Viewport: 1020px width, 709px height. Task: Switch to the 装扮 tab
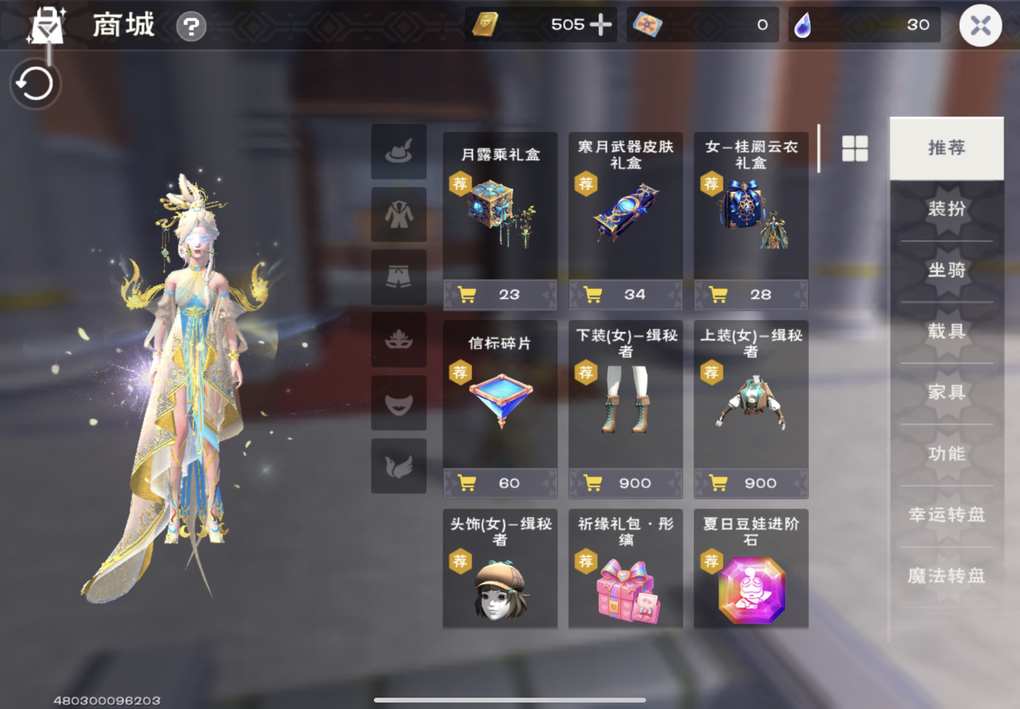point(946,210)
